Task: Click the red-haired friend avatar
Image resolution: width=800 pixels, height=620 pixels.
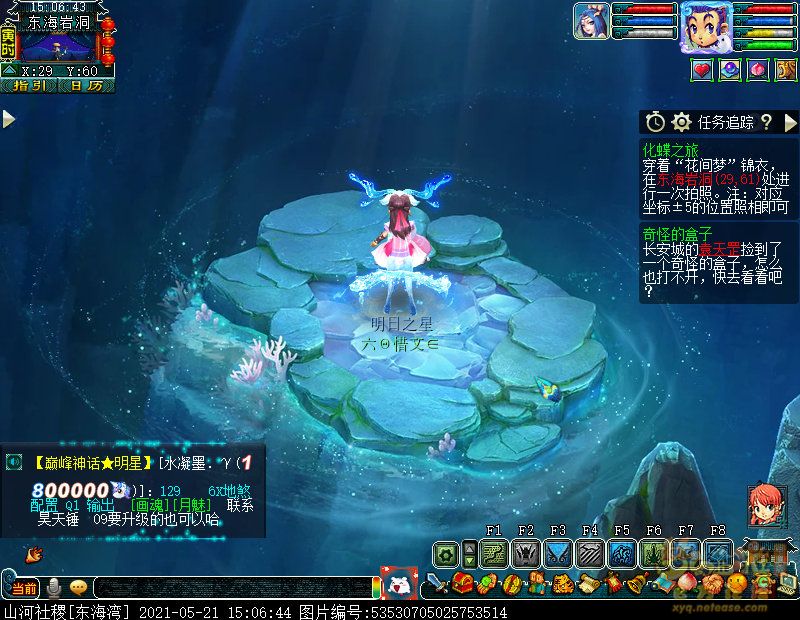Action: [764, 506]
